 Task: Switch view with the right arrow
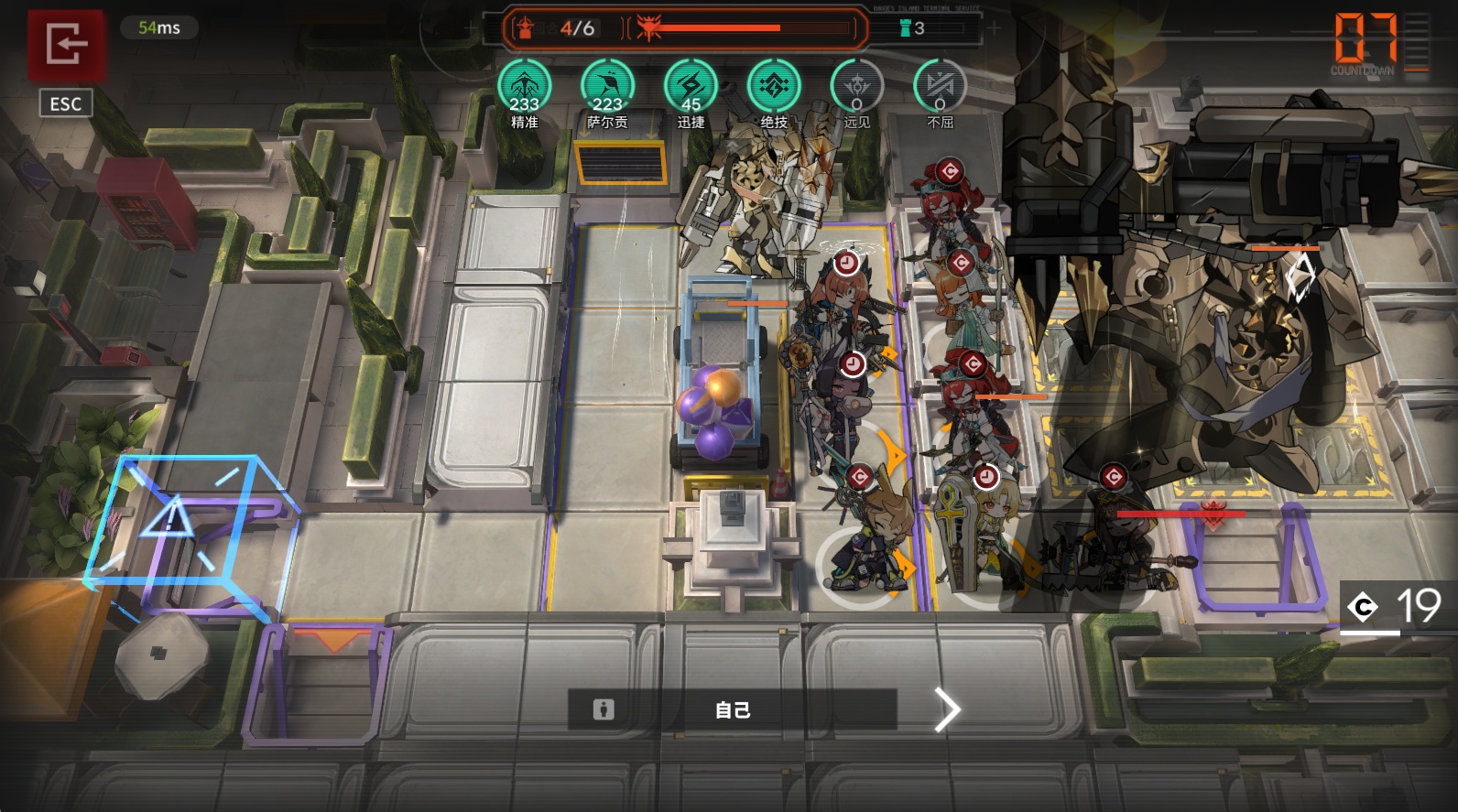pyautogui.click(x=947, y=709)
